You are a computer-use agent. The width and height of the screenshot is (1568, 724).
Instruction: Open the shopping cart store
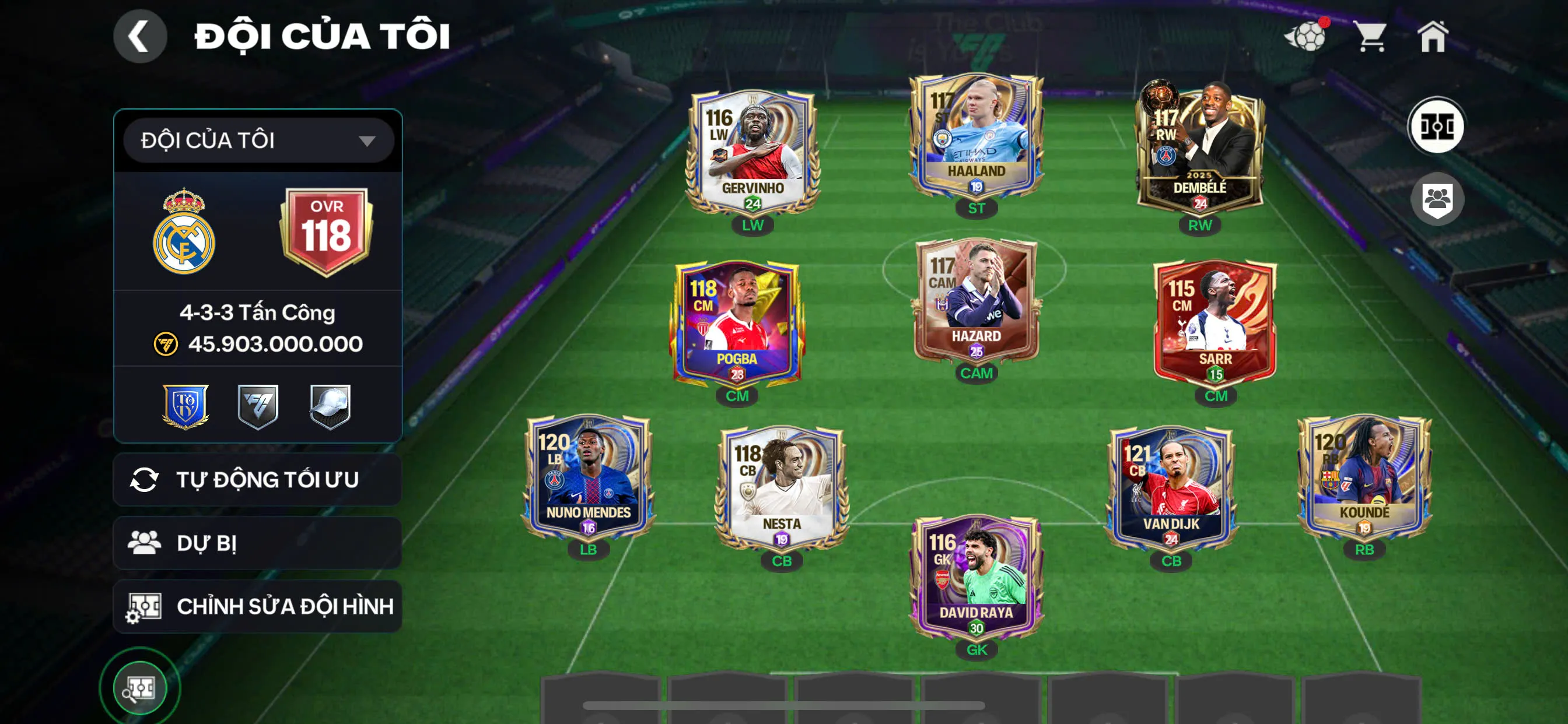1371,37
